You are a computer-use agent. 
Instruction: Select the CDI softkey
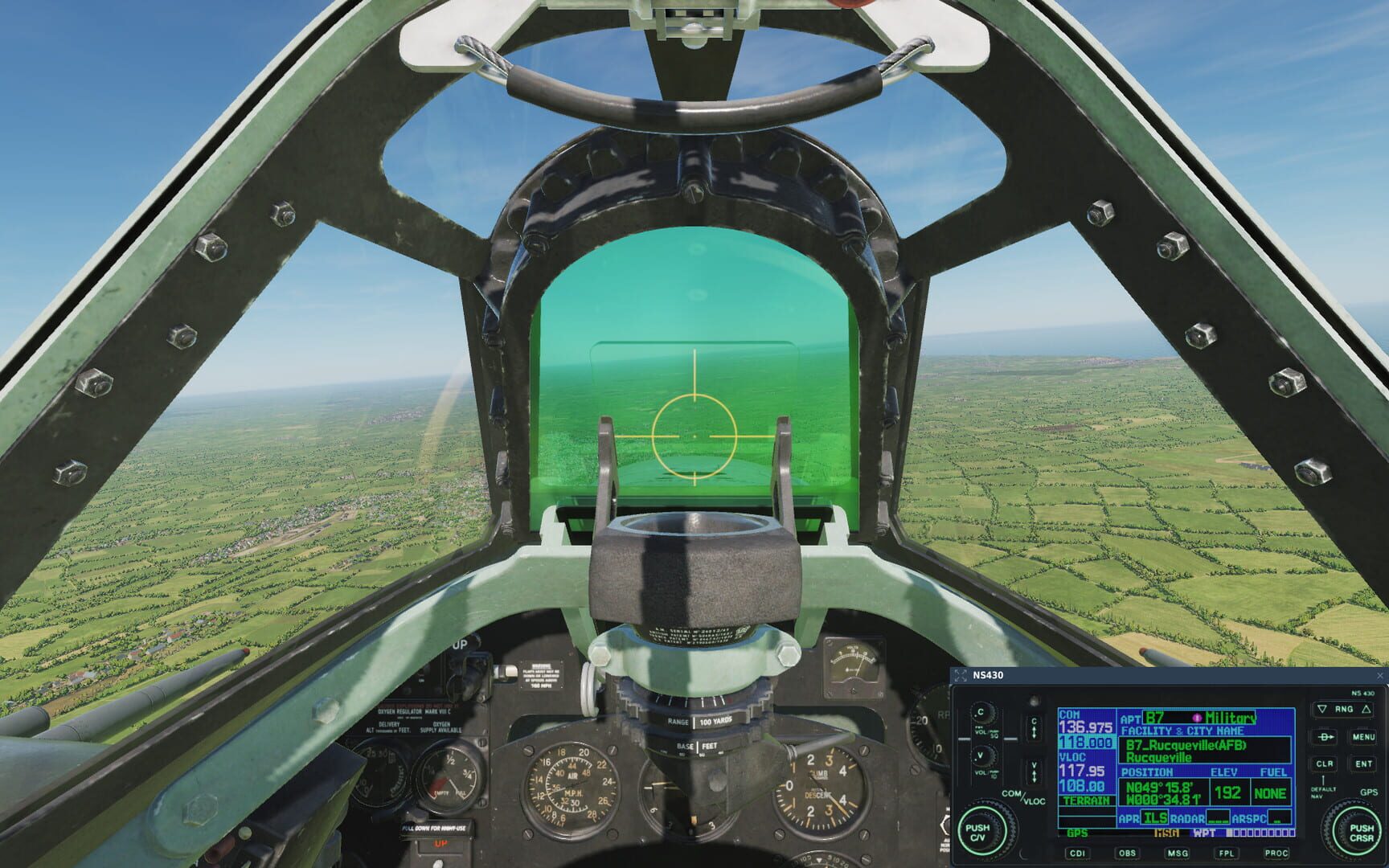pos(1078,854)
